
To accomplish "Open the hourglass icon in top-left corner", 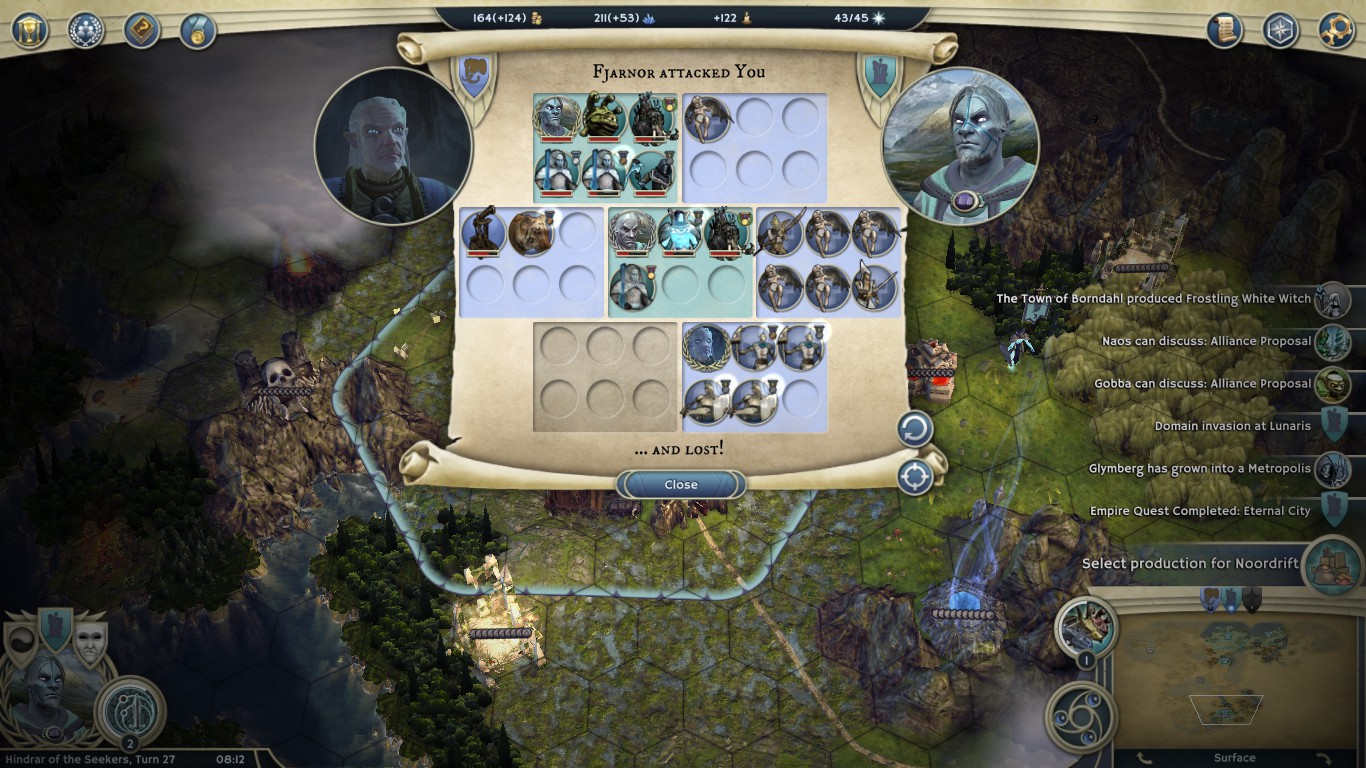I will tap(30, 30).
